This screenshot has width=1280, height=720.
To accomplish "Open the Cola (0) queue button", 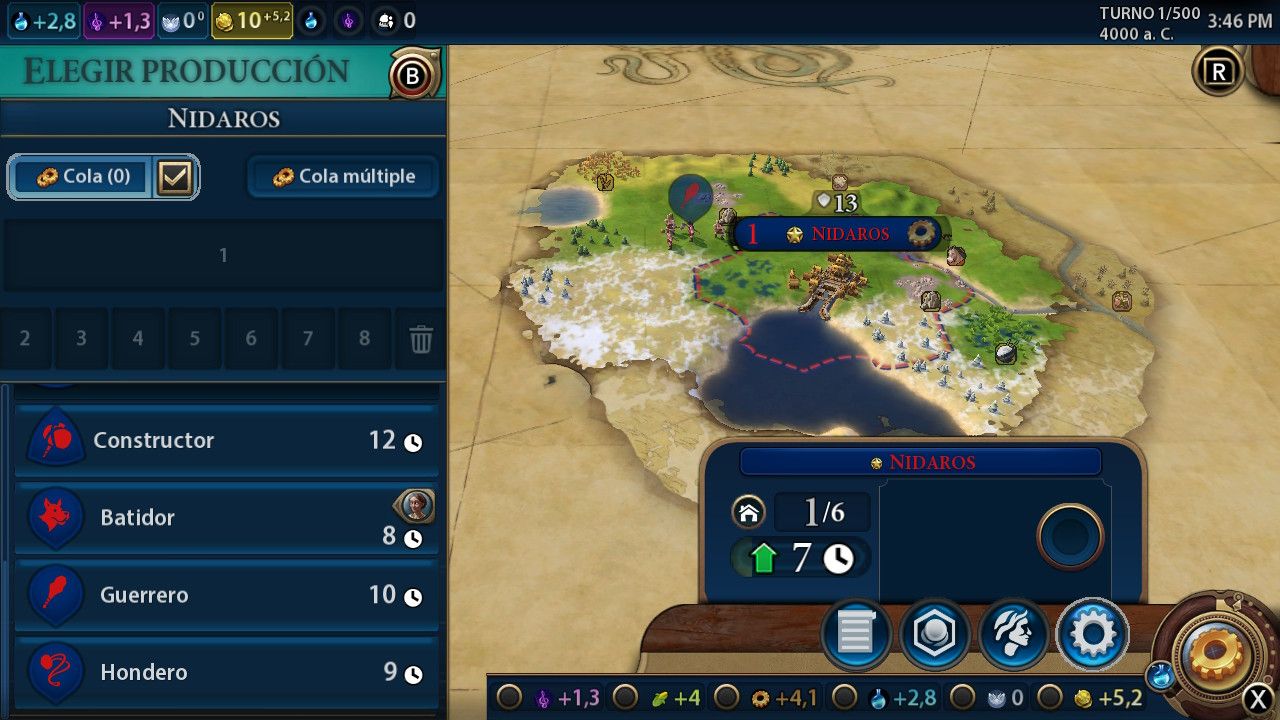I will click(x=82, y=177).
